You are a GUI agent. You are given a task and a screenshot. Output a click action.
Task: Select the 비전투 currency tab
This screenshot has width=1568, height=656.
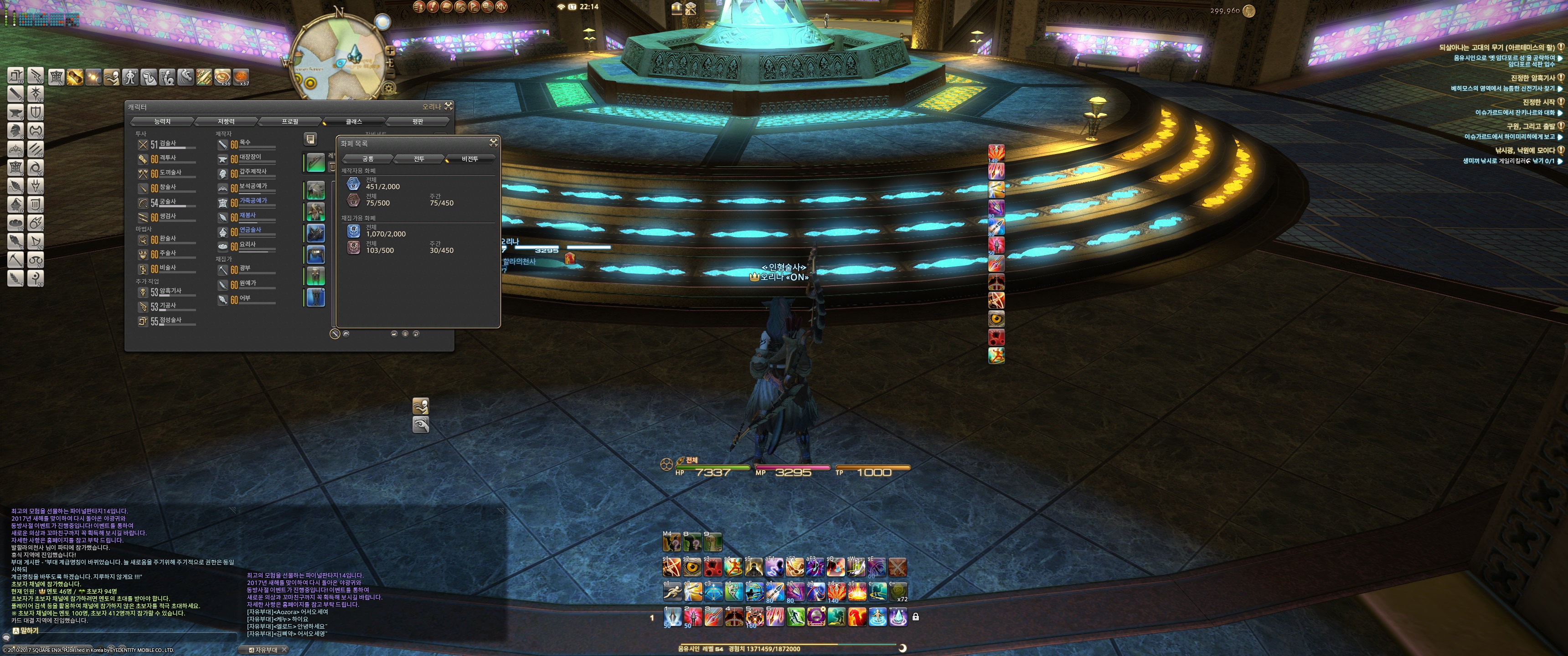(469, 159)
